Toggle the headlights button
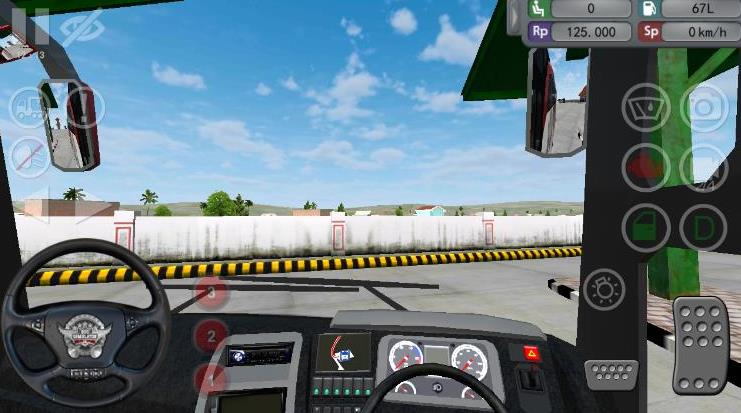Screen dimensions: 741x413 pos(606,291)
